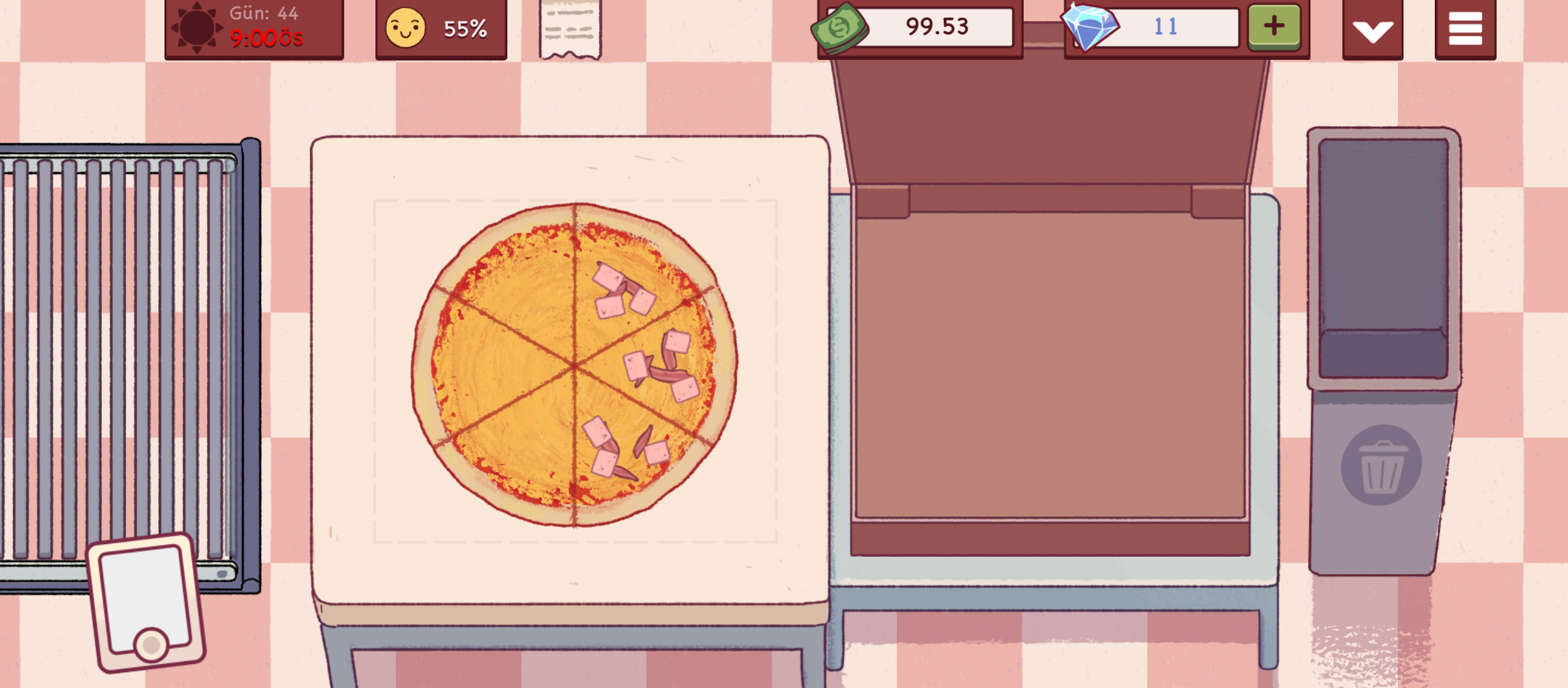Open the customer satisfaction smiley panel
The image size is (1568, 688).
[x=440, y=29]
